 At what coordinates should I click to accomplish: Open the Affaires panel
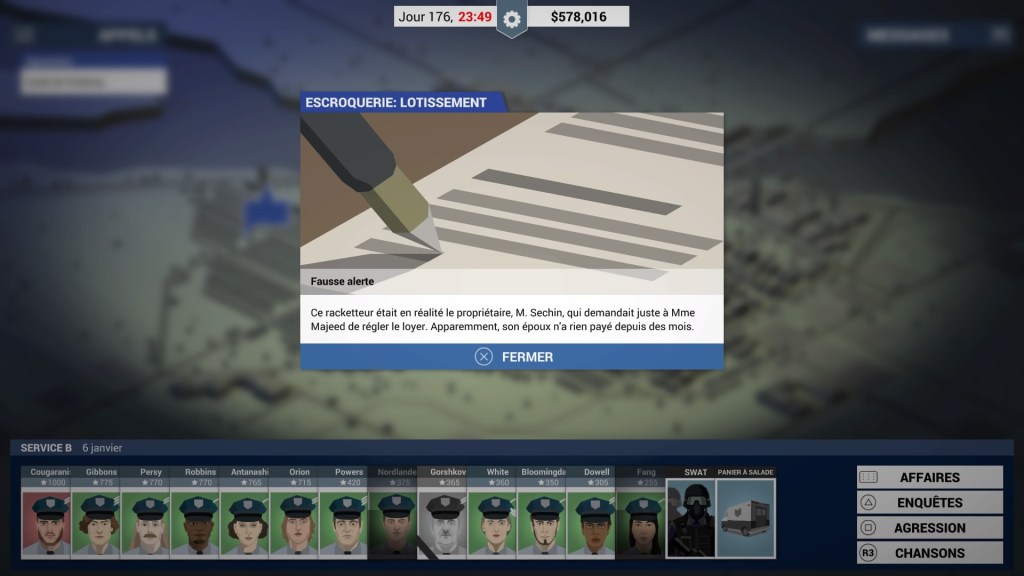click(x=929, y=478)
